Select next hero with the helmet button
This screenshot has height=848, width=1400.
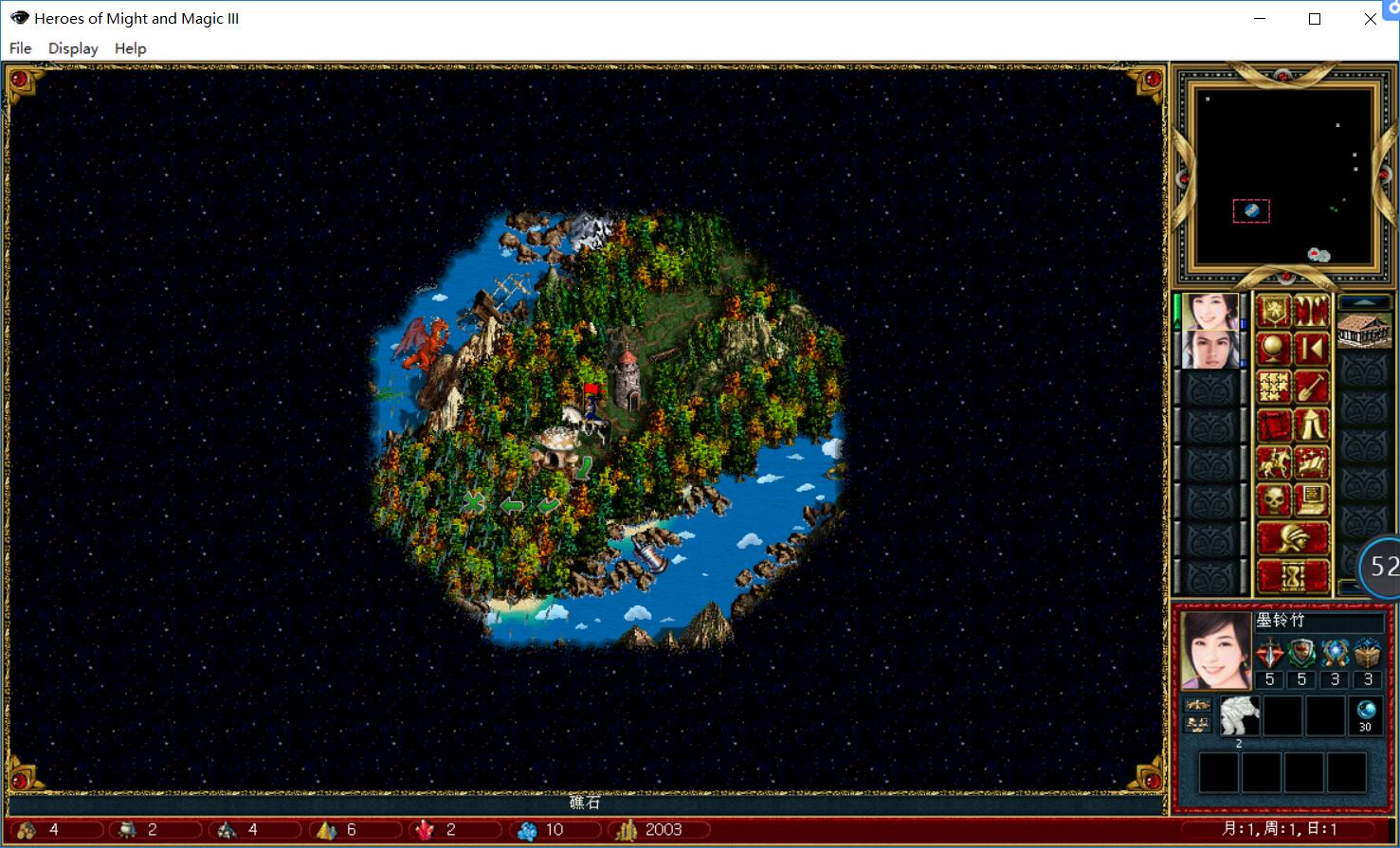(1293, 537)
